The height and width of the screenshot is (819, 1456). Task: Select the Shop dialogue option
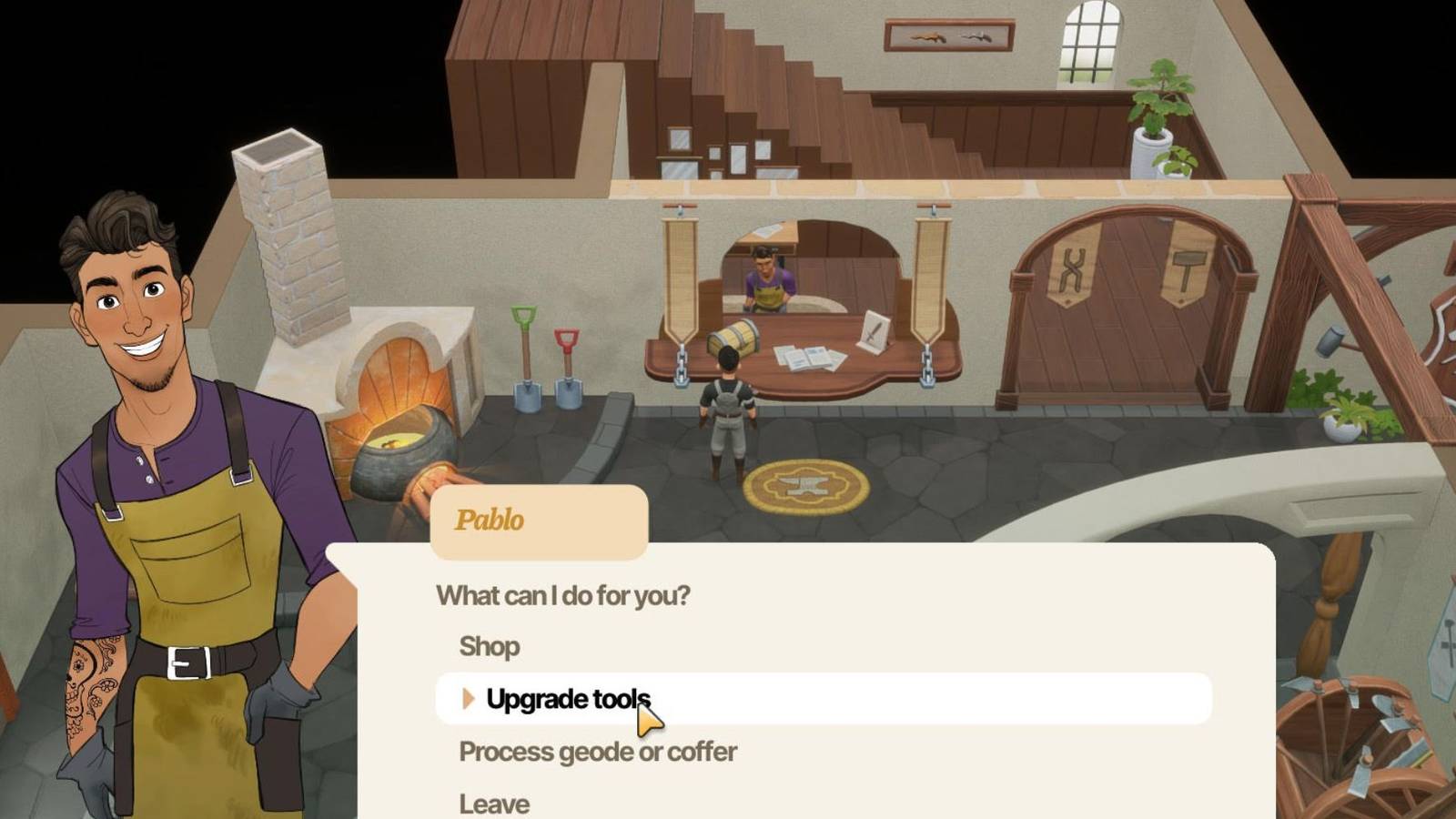point(489,646)
